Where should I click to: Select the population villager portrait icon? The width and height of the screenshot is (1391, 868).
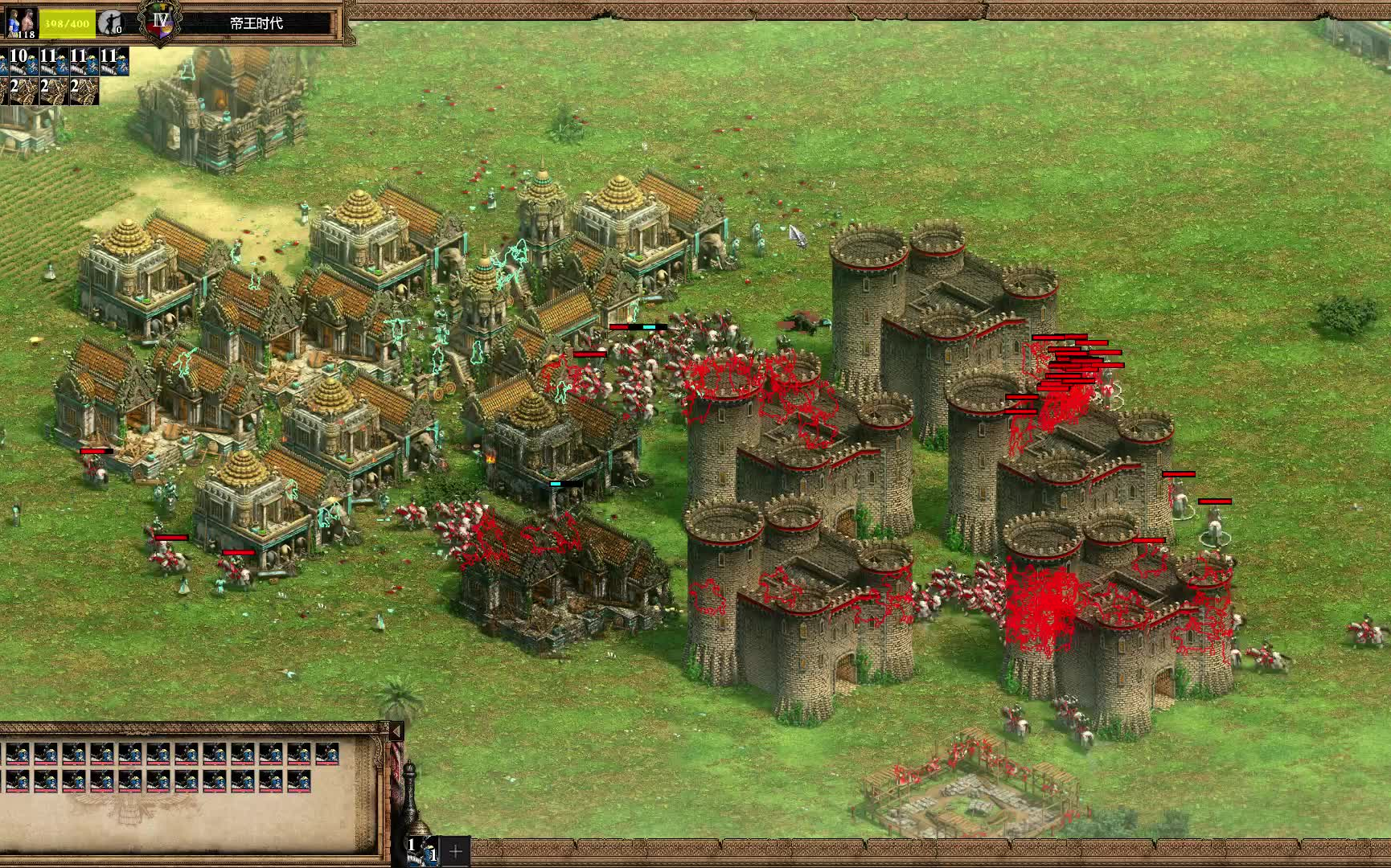22,23
